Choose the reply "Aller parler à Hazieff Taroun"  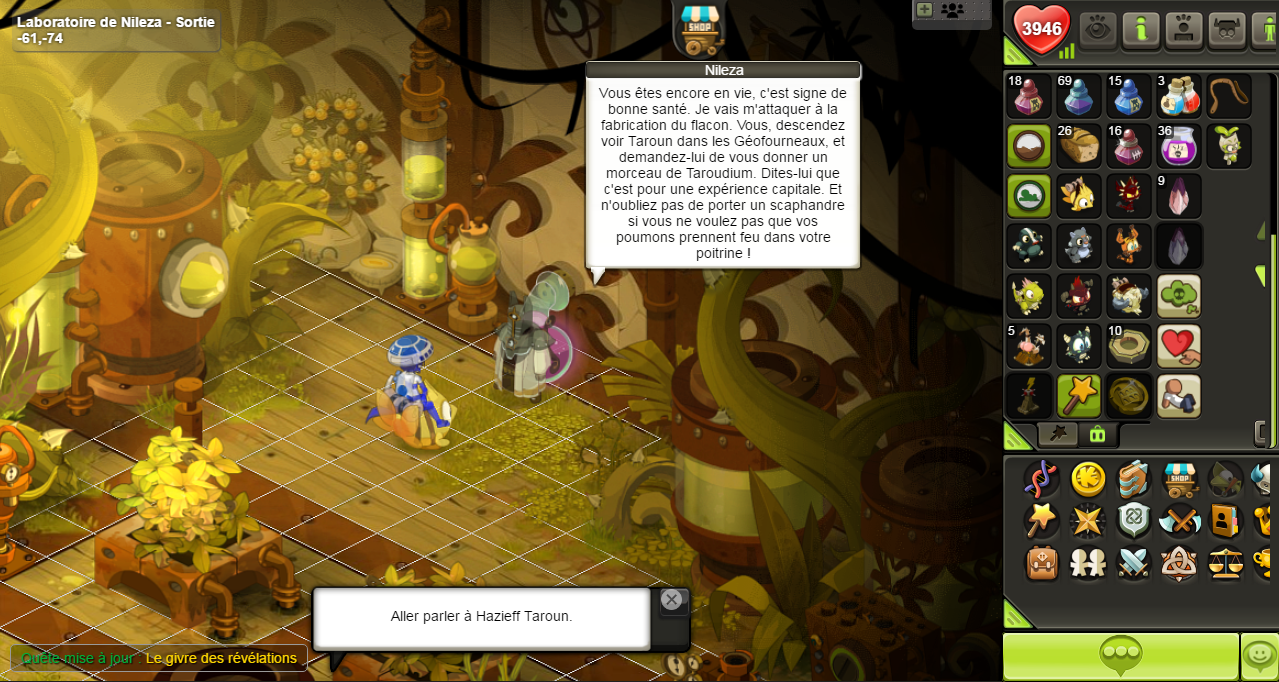(x=481, y=617)
